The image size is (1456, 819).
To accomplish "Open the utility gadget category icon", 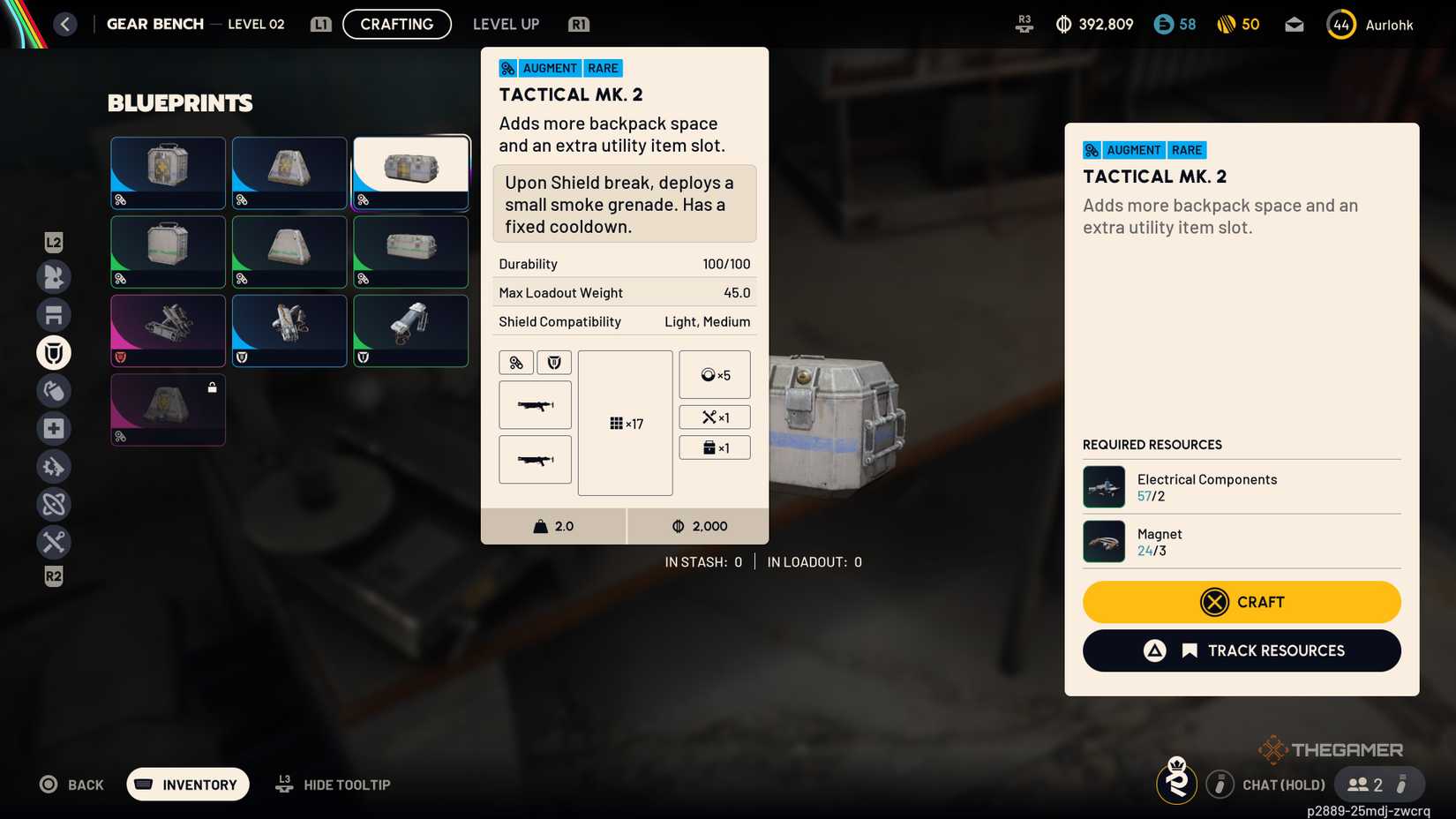I will pos(54,466).
